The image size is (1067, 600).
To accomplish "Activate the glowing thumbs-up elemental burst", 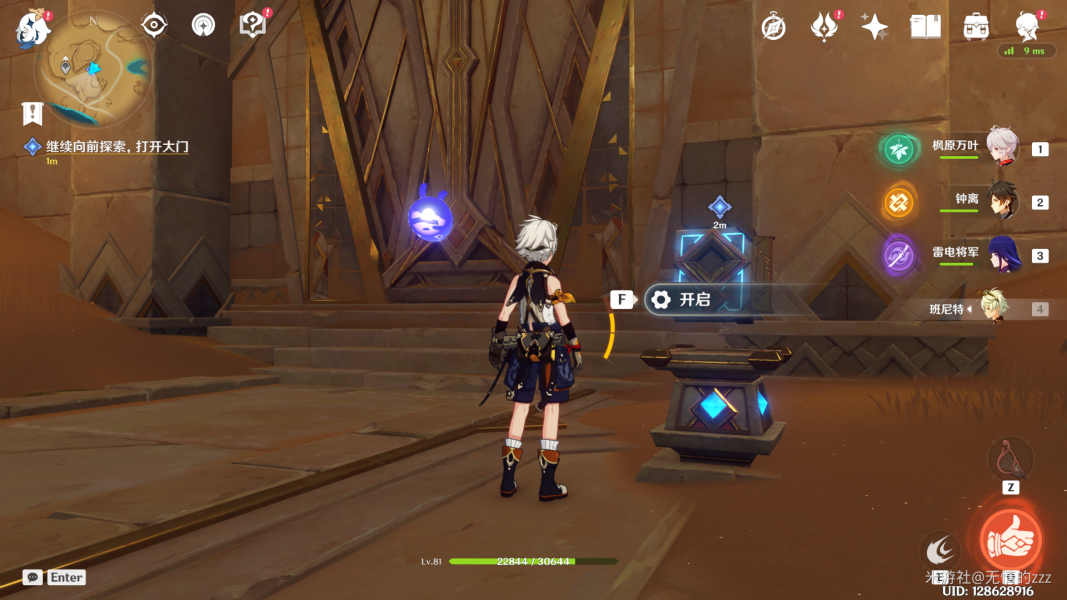I will (1010, 540).
